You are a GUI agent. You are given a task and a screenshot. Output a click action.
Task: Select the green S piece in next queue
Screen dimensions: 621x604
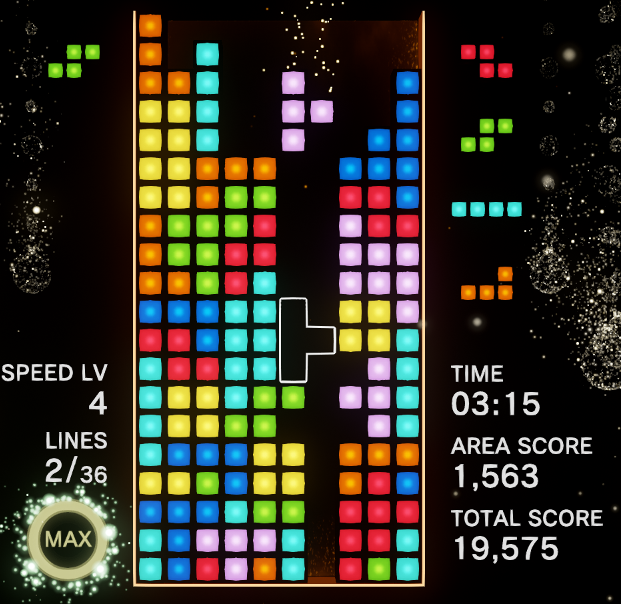click(x=487, y=135)
